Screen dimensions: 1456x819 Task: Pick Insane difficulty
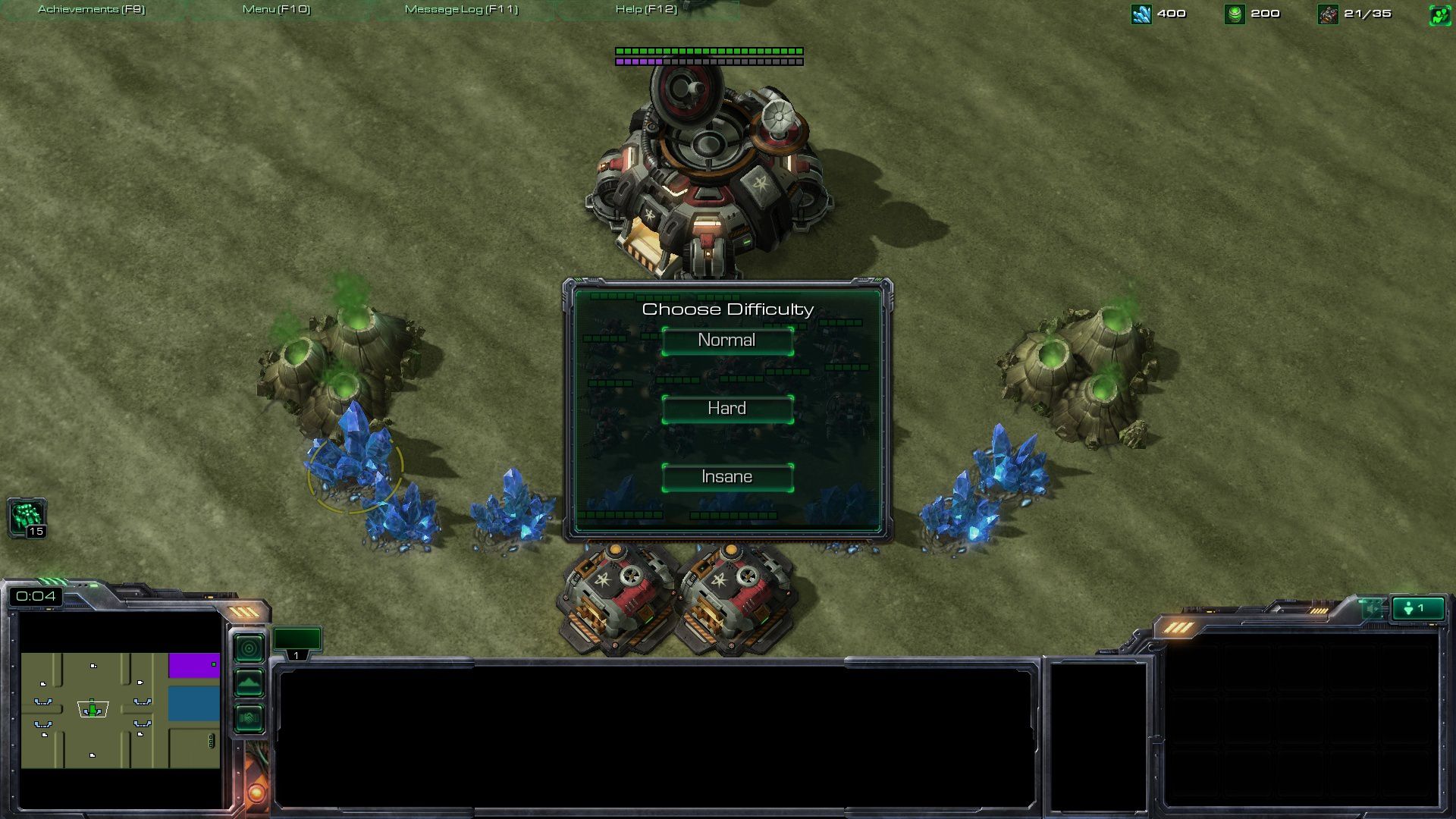[x=727, y=477]
